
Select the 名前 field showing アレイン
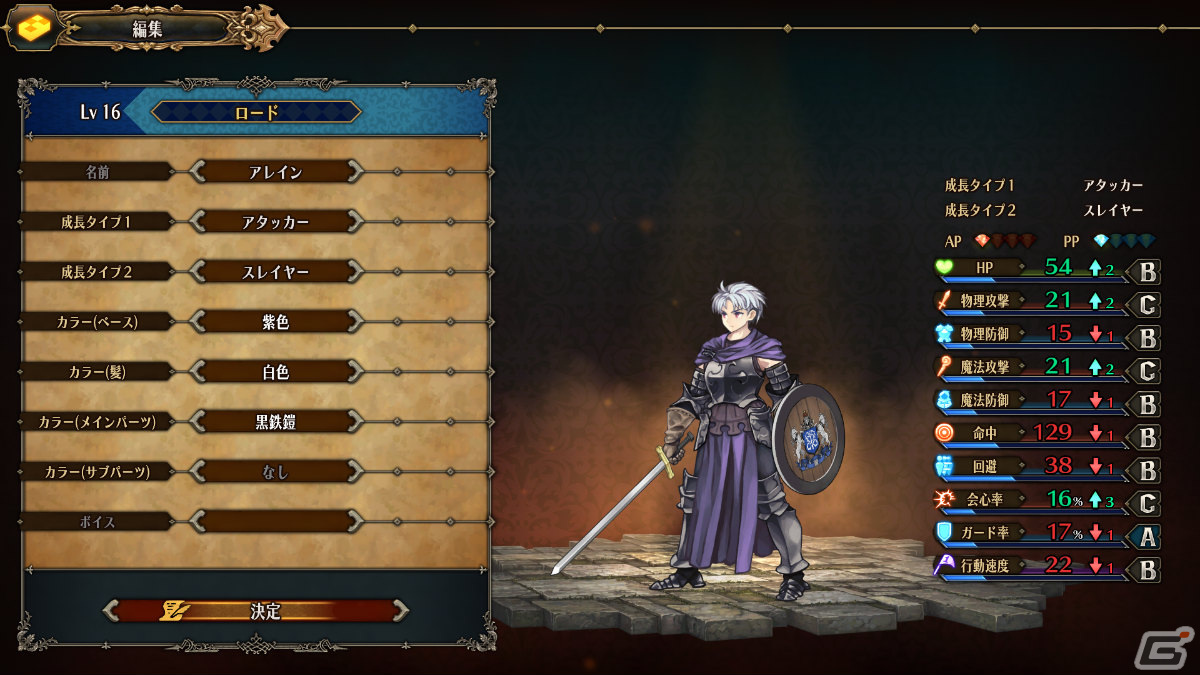click(x=275, y=172)
